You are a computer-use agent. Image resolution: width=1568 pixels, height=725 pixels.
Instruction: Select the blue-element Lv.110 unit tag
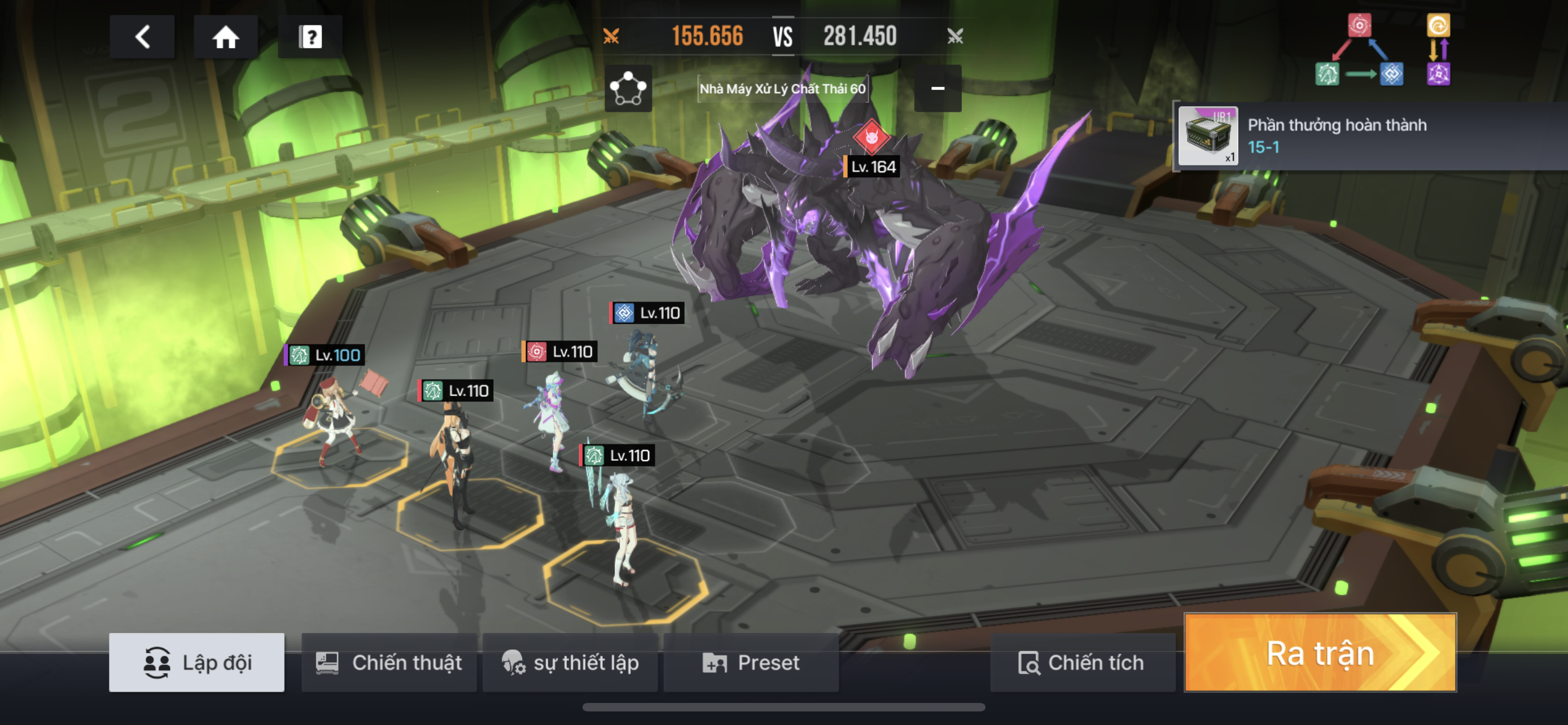(x=647, y=313)
